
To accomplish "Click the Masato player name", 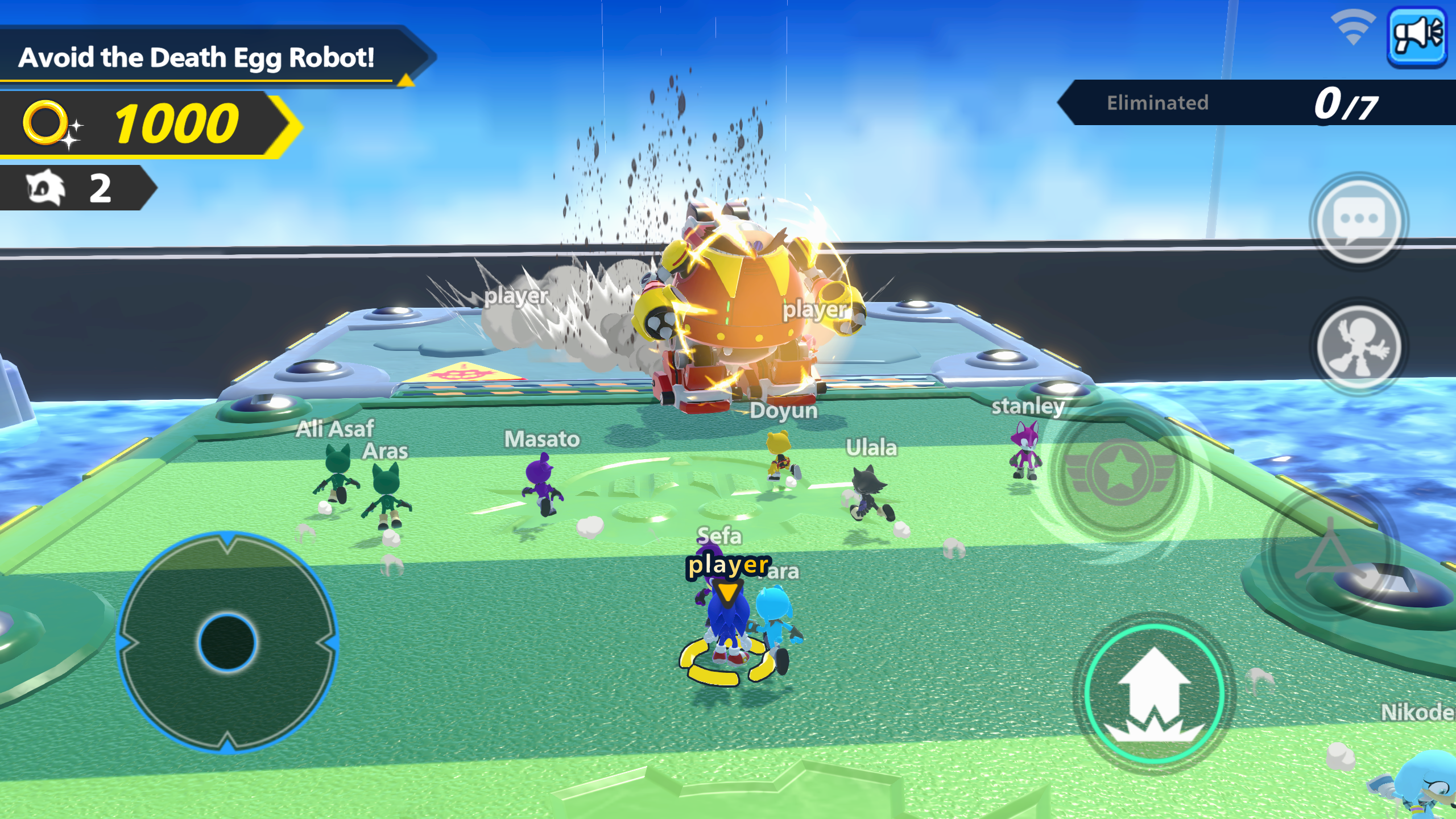I will (x=542, y=439).
